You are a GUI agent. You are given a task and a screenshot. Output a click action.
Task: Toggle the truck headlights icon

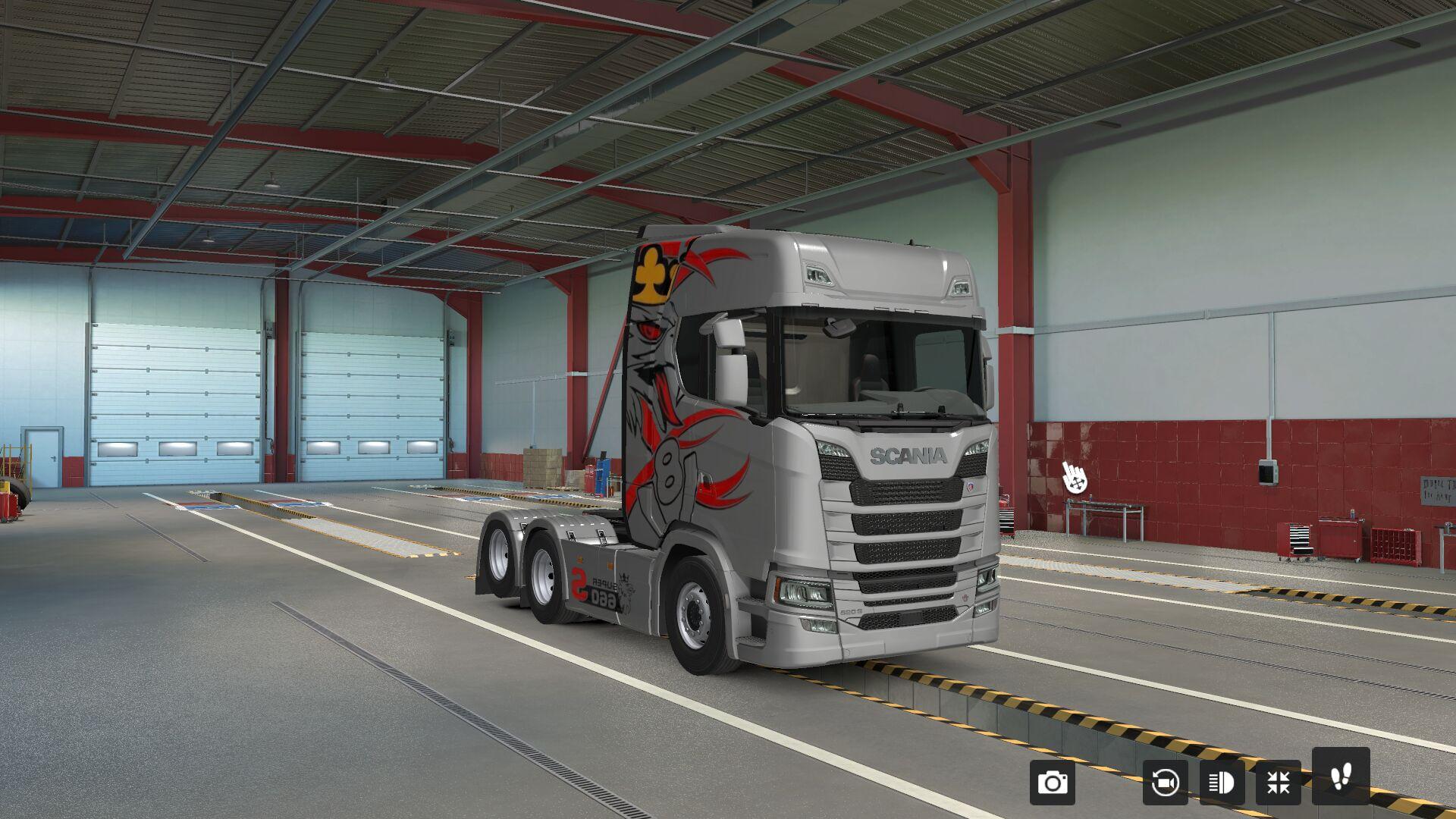[x=1222, y=782]
